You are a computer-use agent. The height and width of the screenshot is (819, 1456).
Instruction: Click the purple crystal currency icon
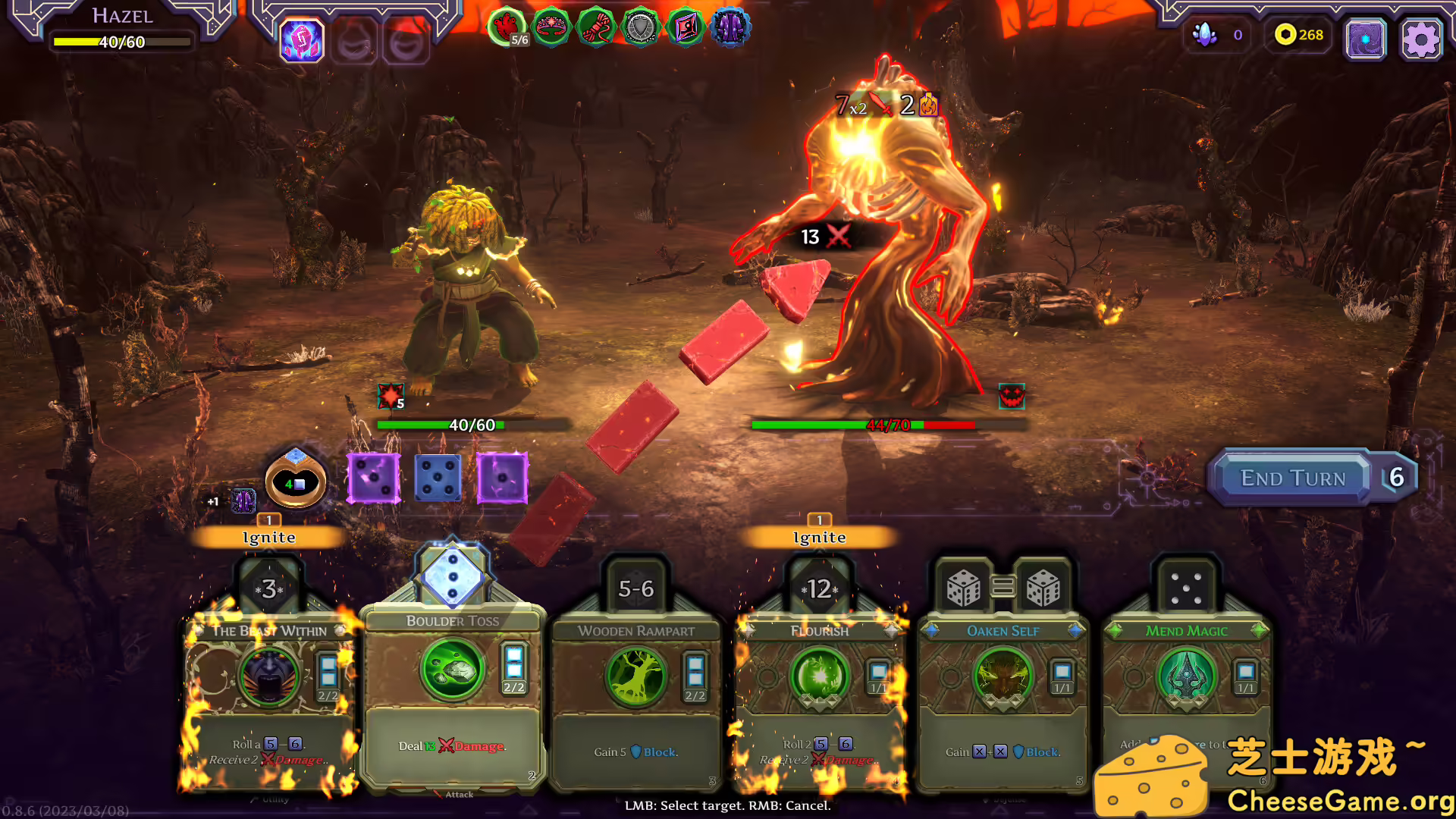(x=1204, y=33)
